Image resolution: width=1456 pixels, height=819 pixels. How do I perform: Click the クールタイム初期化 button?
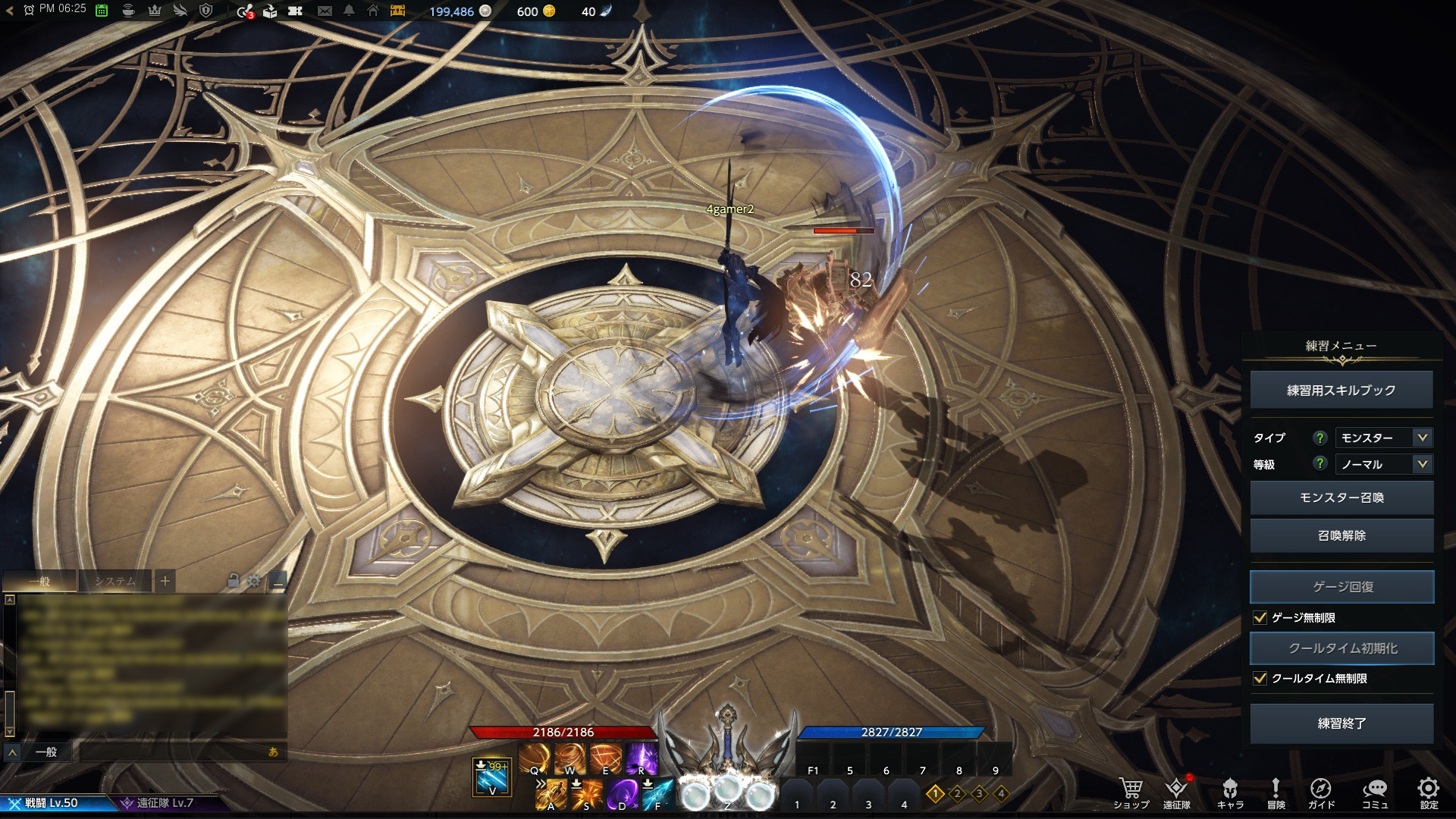[1341, 648]
